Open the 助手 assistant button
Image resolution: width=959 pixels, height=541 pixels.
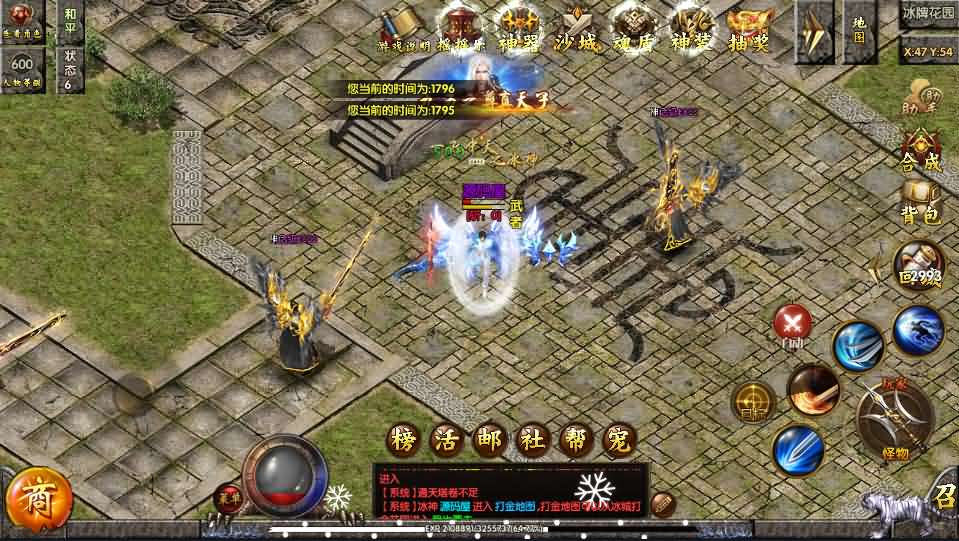coord(920,96)
